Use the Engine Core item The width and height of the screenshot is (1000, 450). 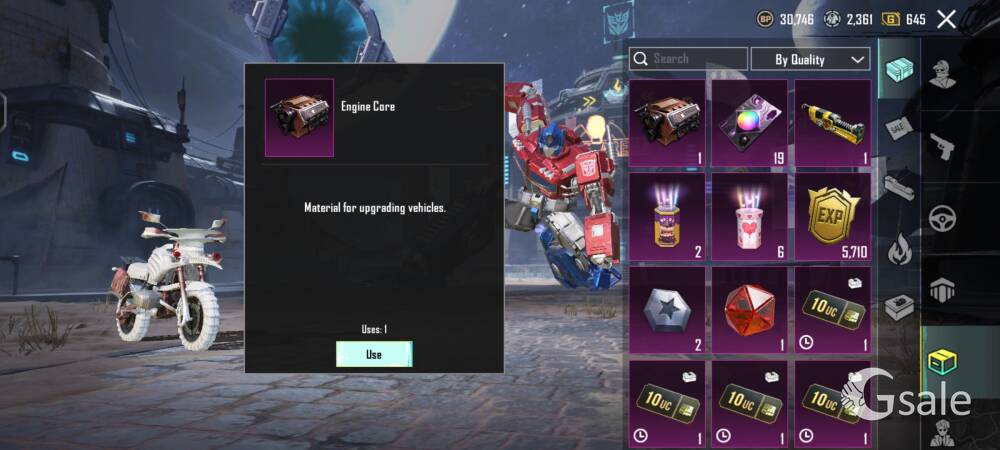pyautogui.click(x=373, y=354)
